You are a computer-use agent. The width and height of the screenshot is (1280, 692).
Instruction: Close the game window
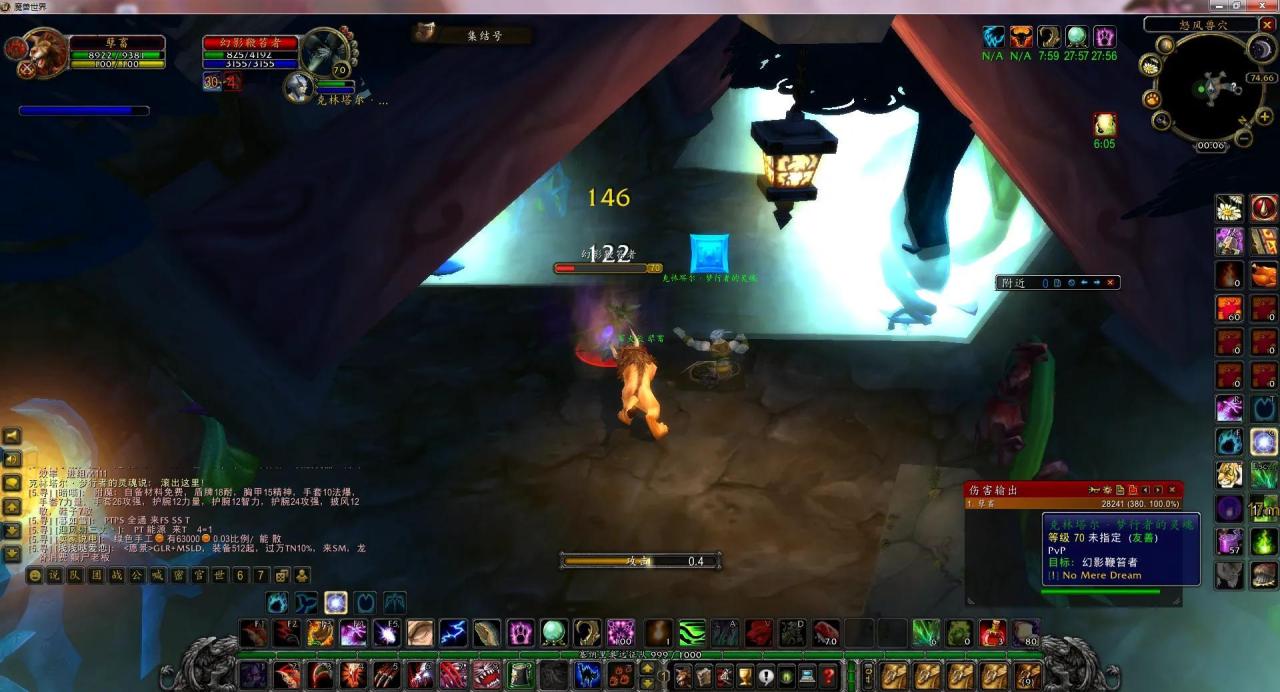tap(1267, 6)
